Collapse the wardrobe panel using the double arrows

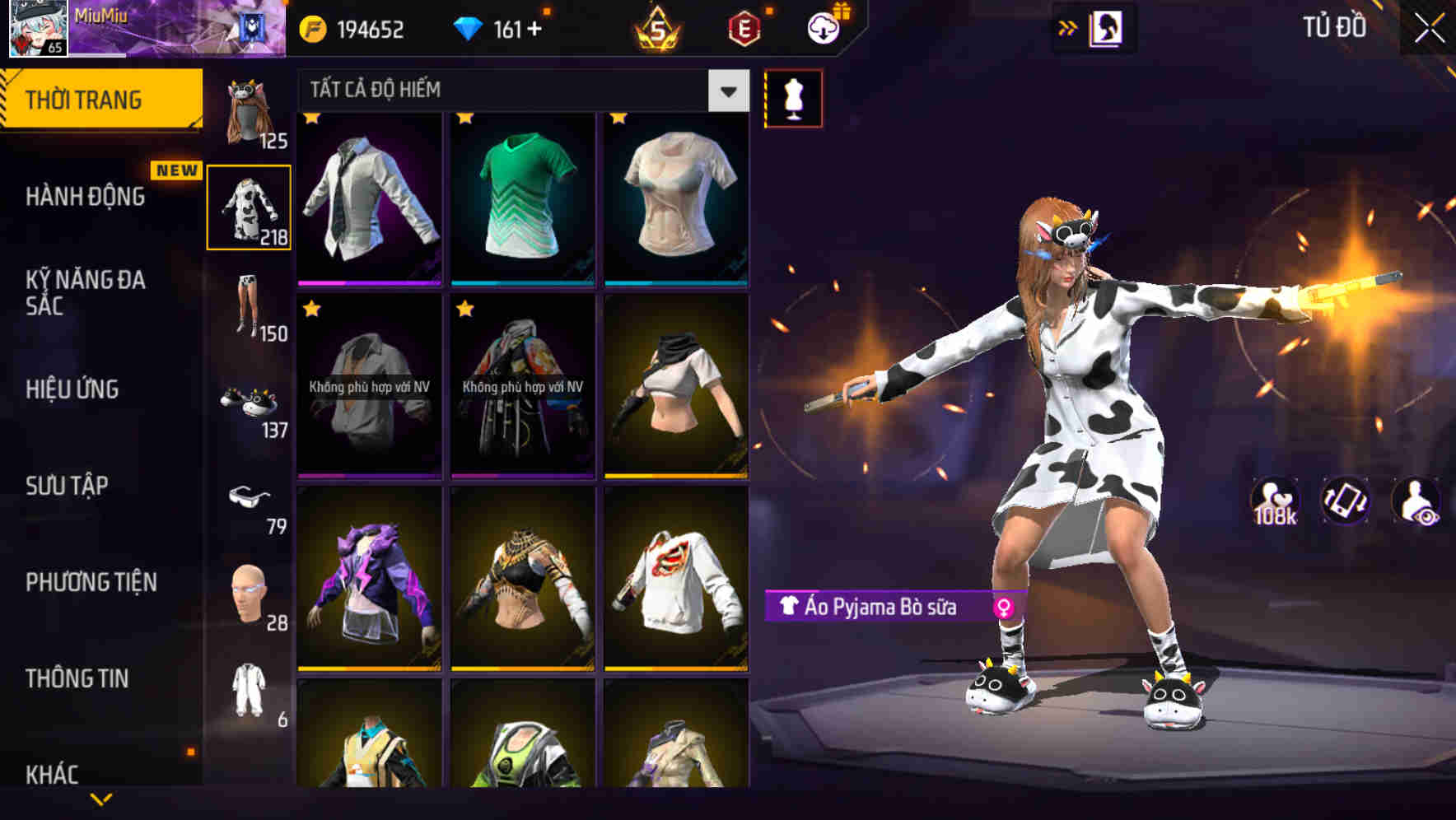[x=1068, y=27]
